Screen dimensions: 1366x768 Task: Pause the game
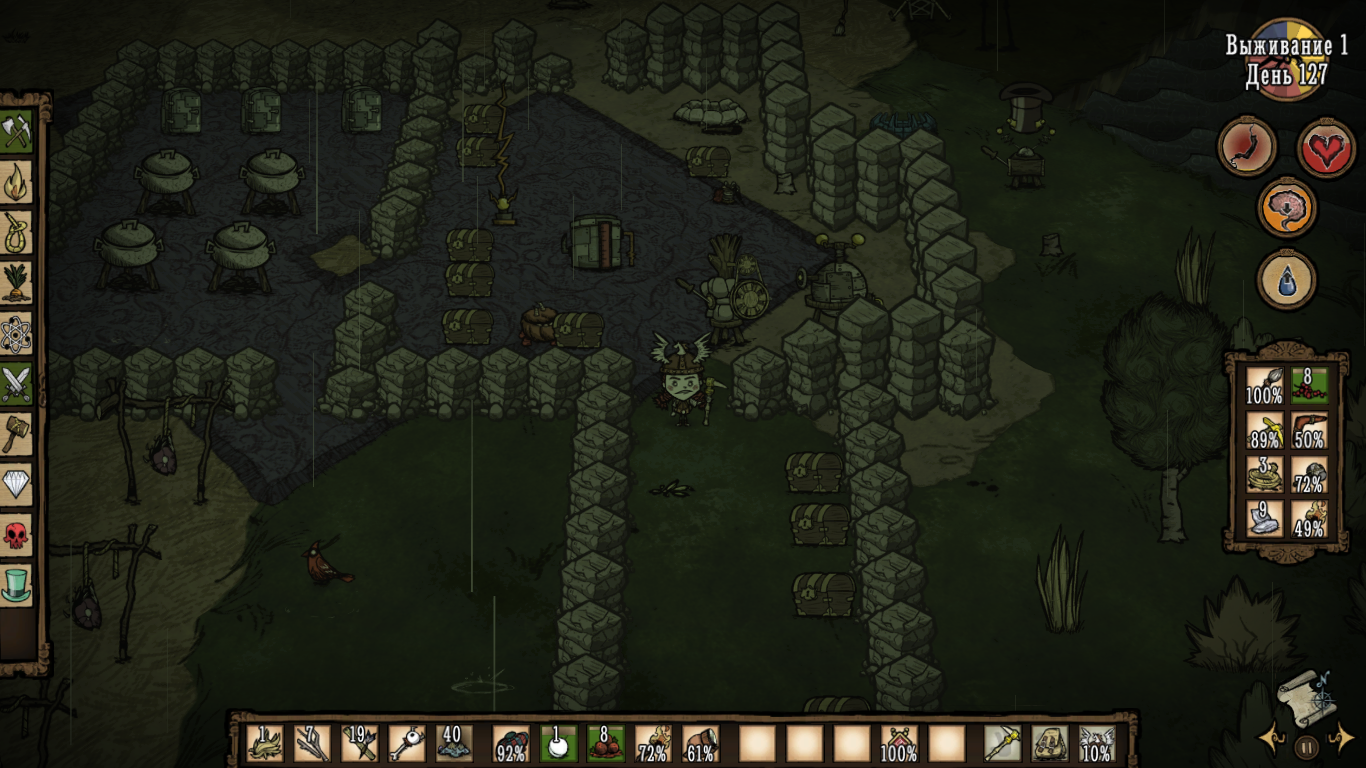point(1306,745)
